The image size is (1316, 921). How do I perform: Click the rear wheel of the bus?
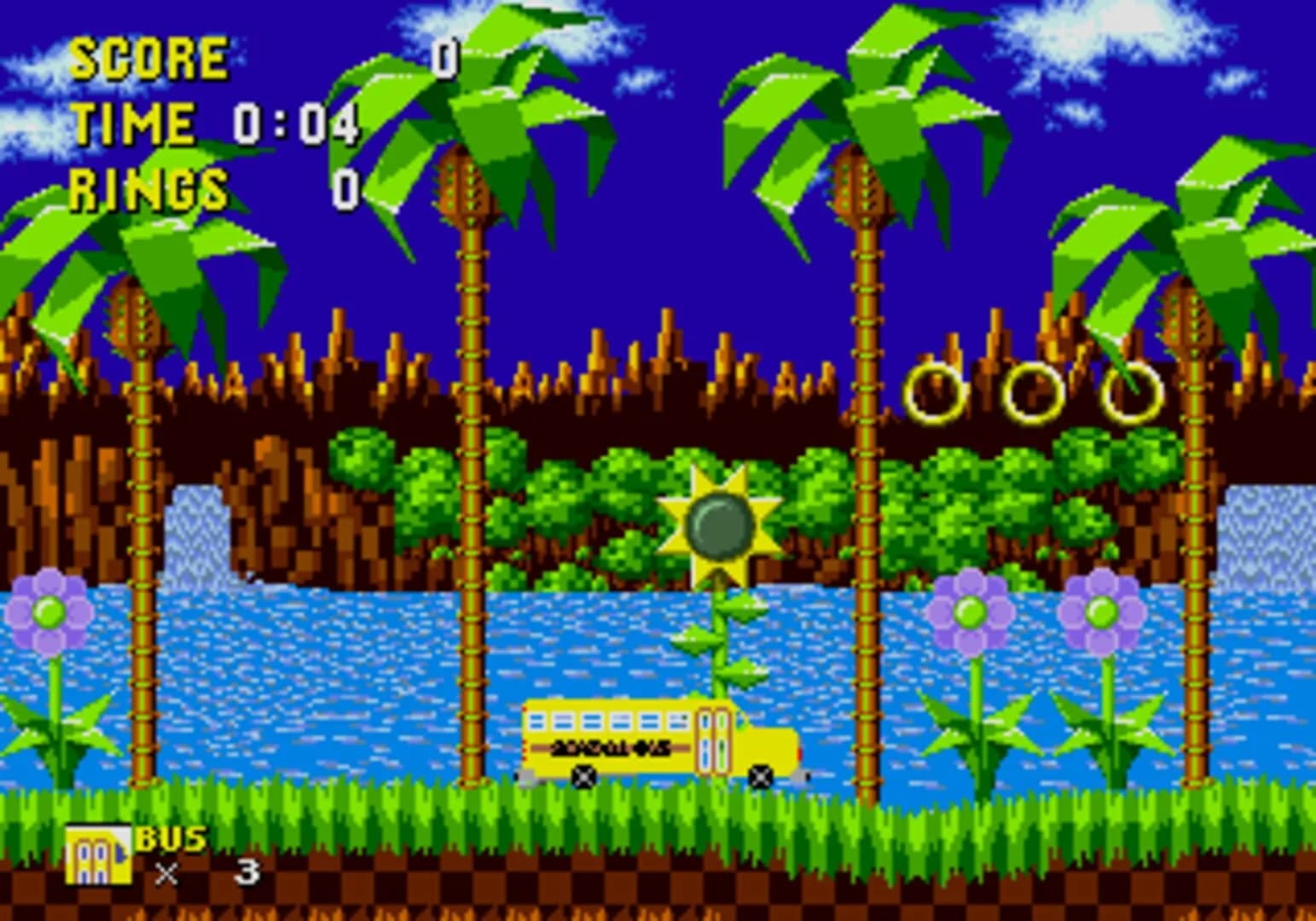[583, 776]
